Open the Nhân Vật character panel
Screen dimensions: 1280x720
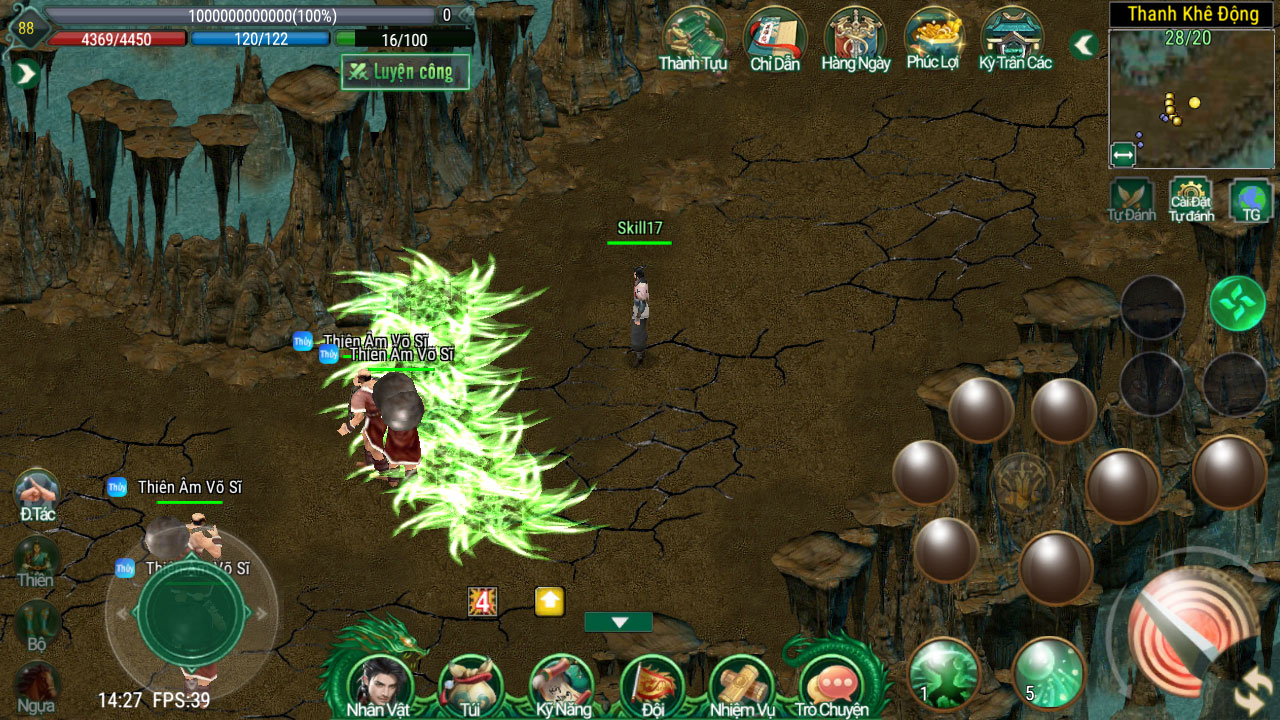point(380,684)
